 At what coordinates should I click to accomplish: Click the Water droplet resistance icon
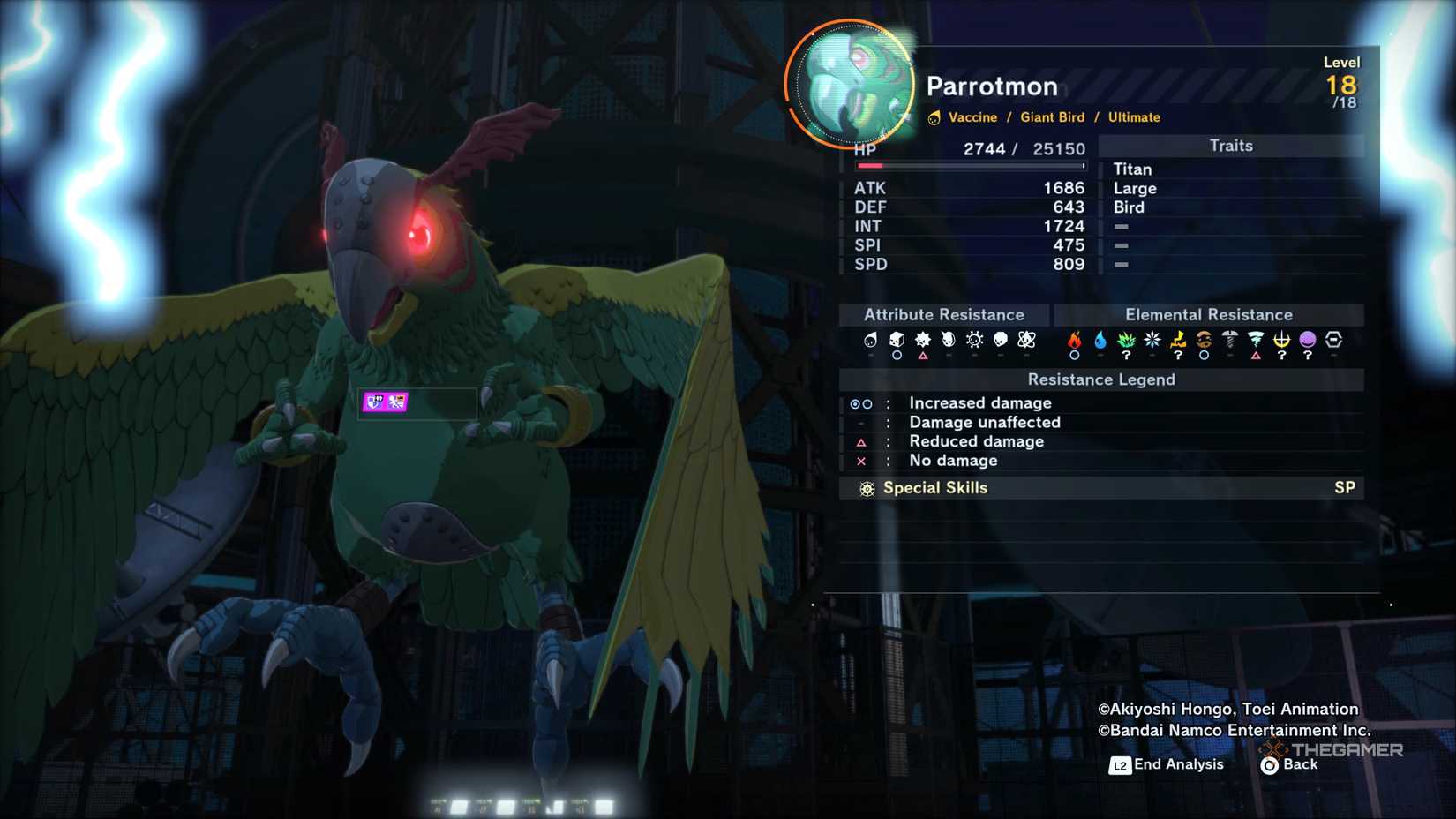(1100, 340)
